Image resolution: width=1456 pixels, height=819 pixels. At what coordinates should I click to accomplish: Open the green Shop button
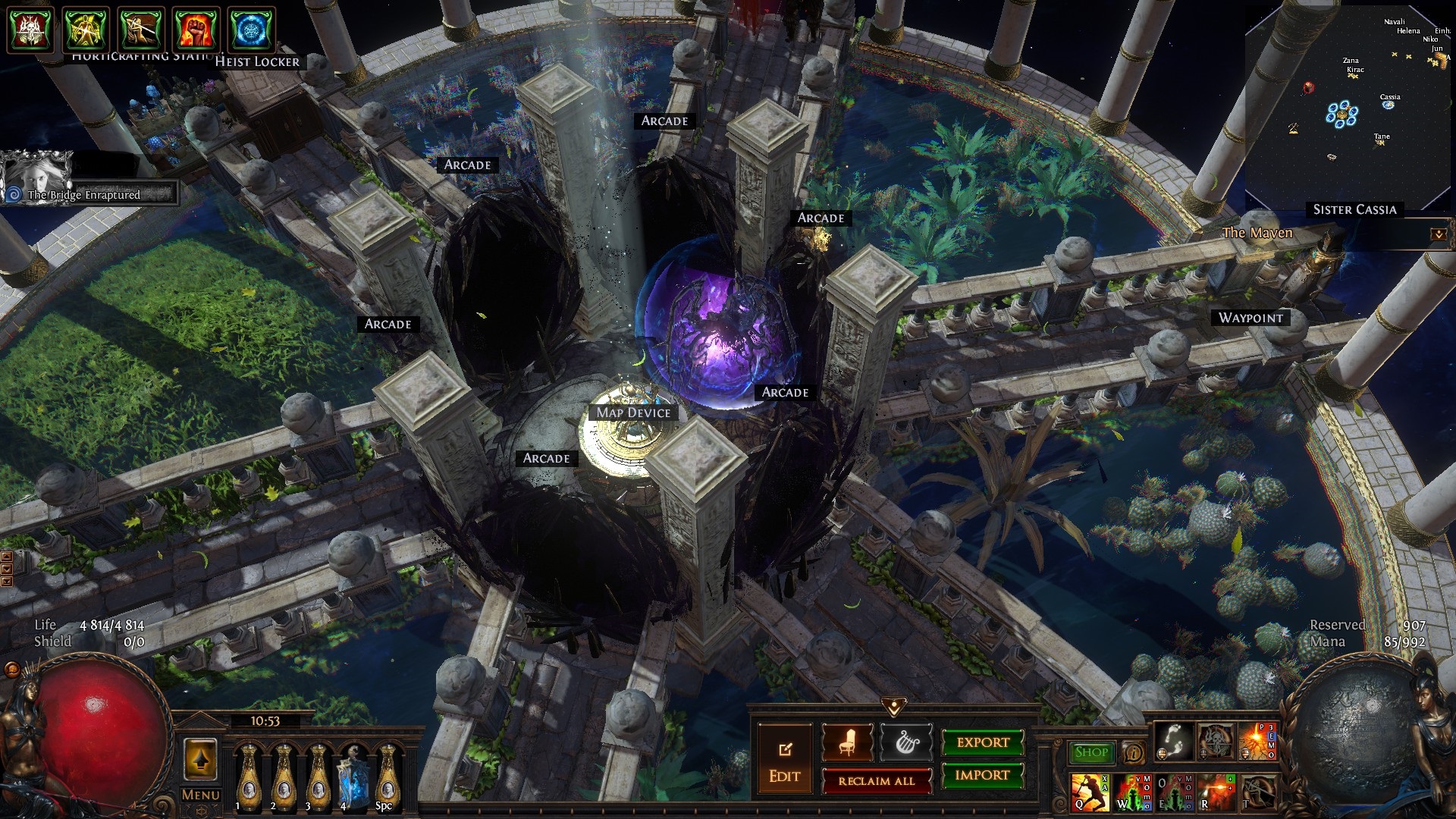point(1090,752)
